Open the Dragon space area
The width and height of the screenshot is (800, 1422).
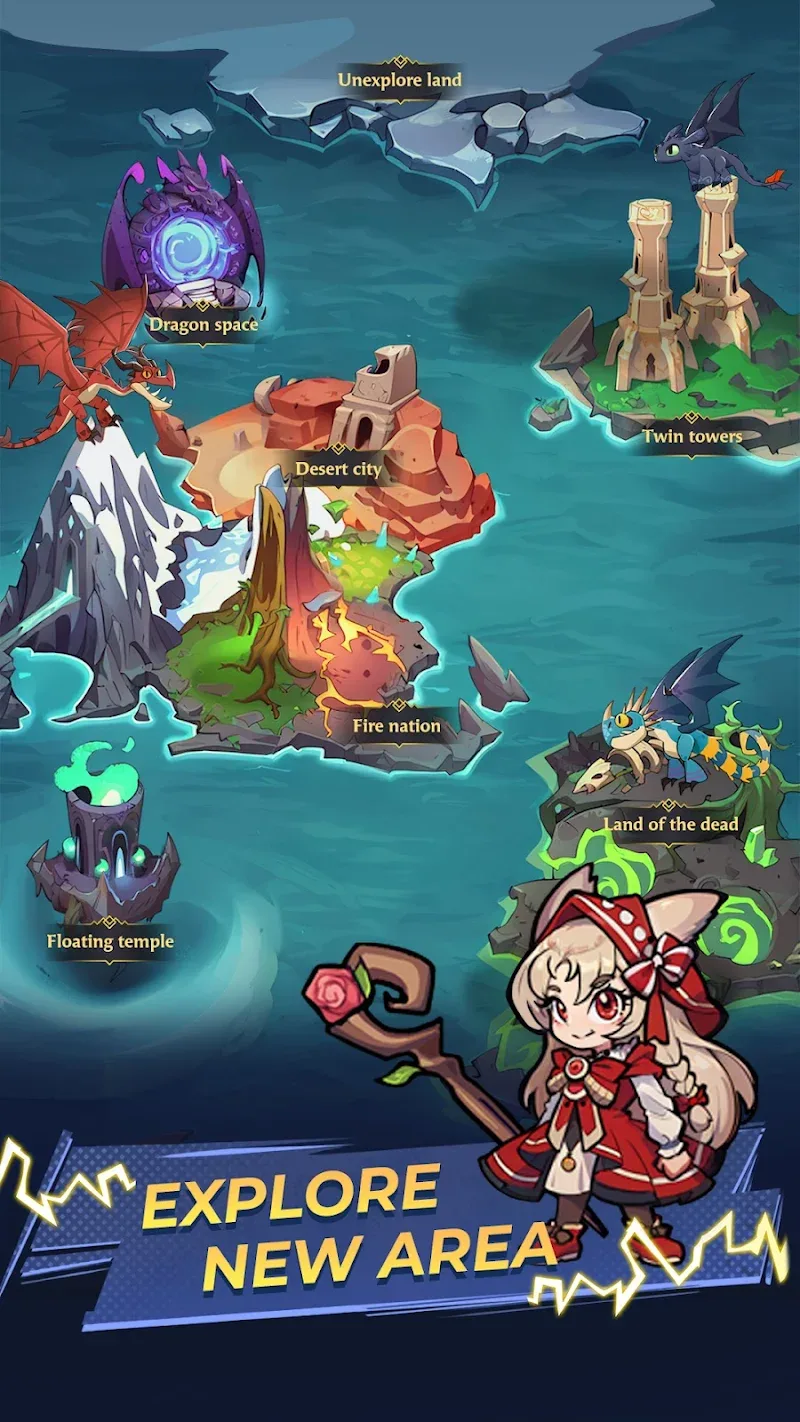pos(203,324)
